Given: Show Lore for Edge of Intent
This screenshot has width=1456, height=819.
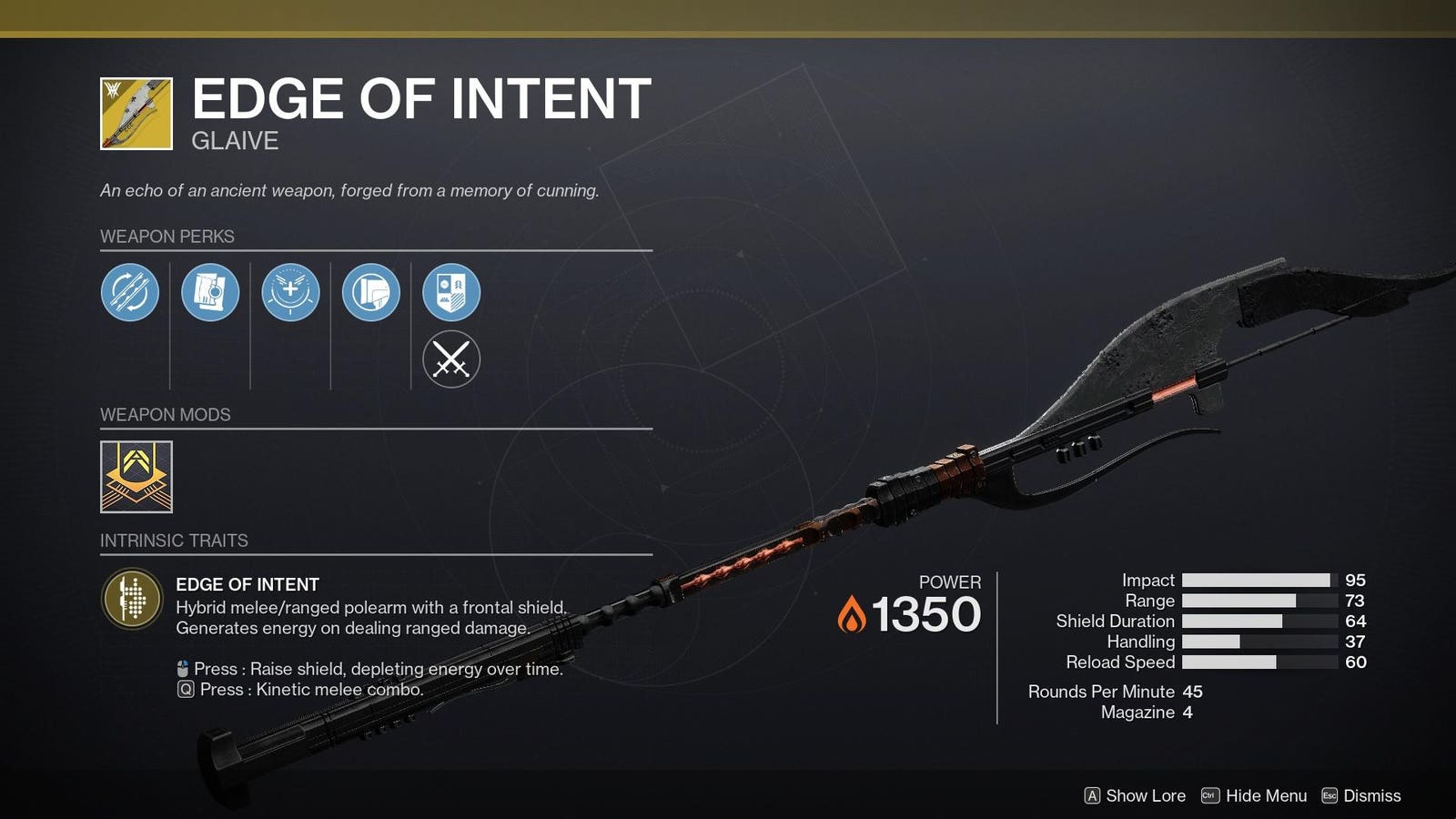Looking at the screenshot, I should [1137, 795].
